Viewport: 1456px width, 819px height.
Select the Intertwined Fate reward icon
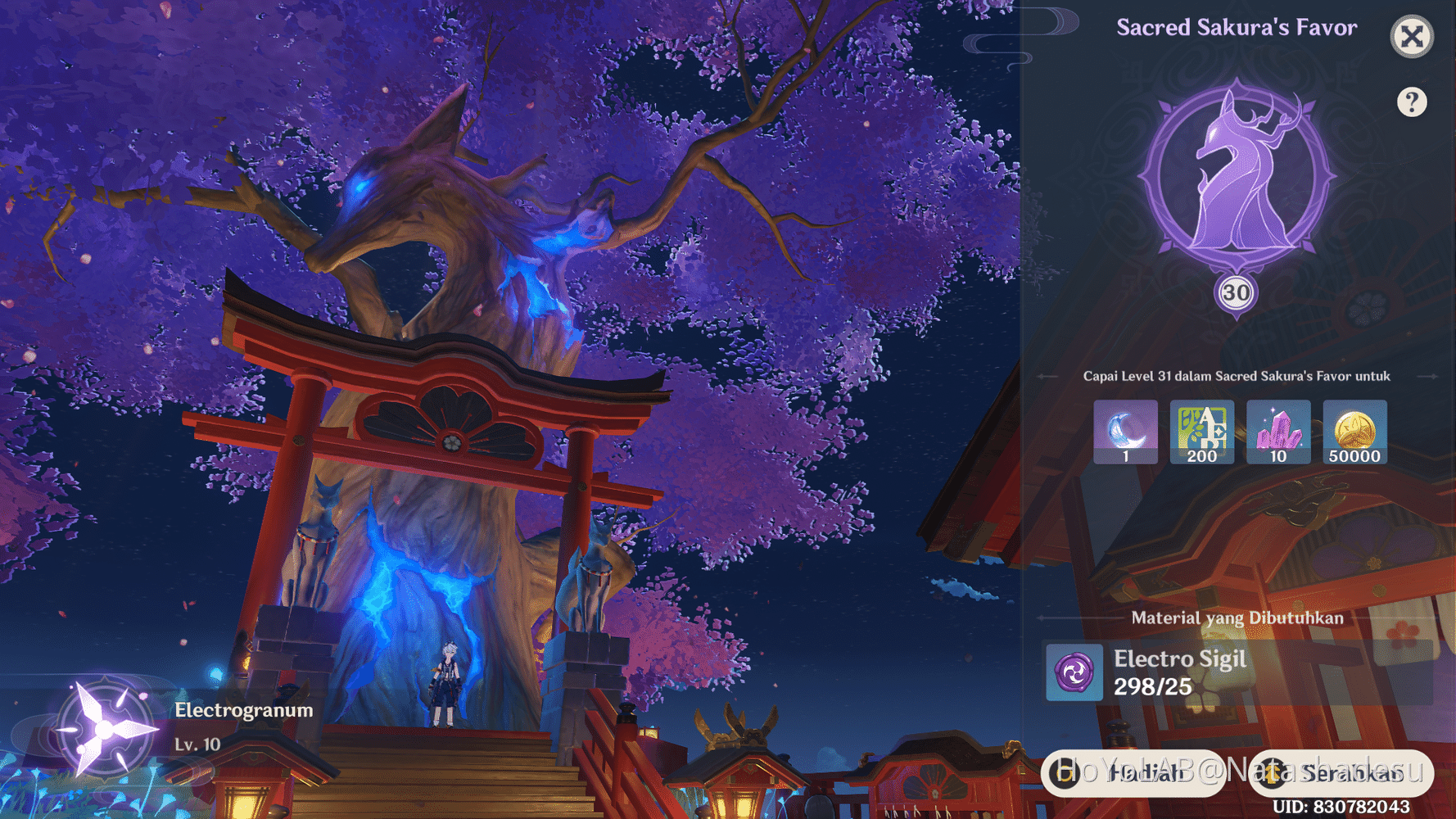tap(1125, 432)
